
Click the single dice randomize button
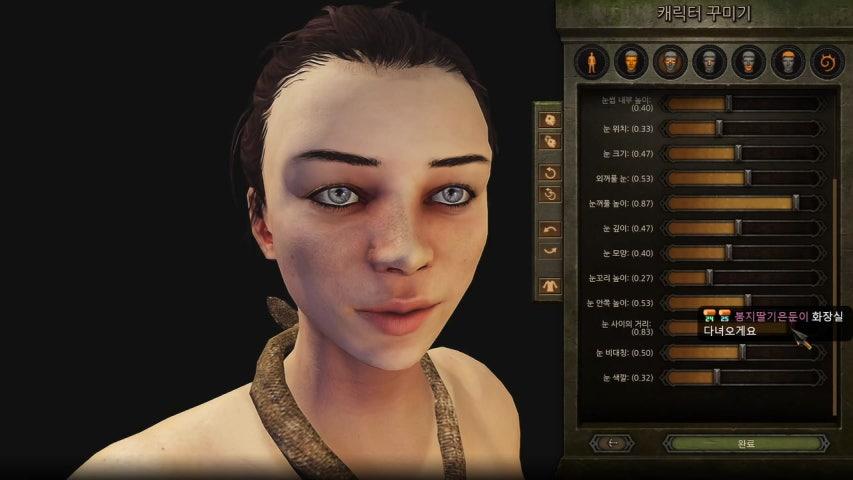point(549,120)
